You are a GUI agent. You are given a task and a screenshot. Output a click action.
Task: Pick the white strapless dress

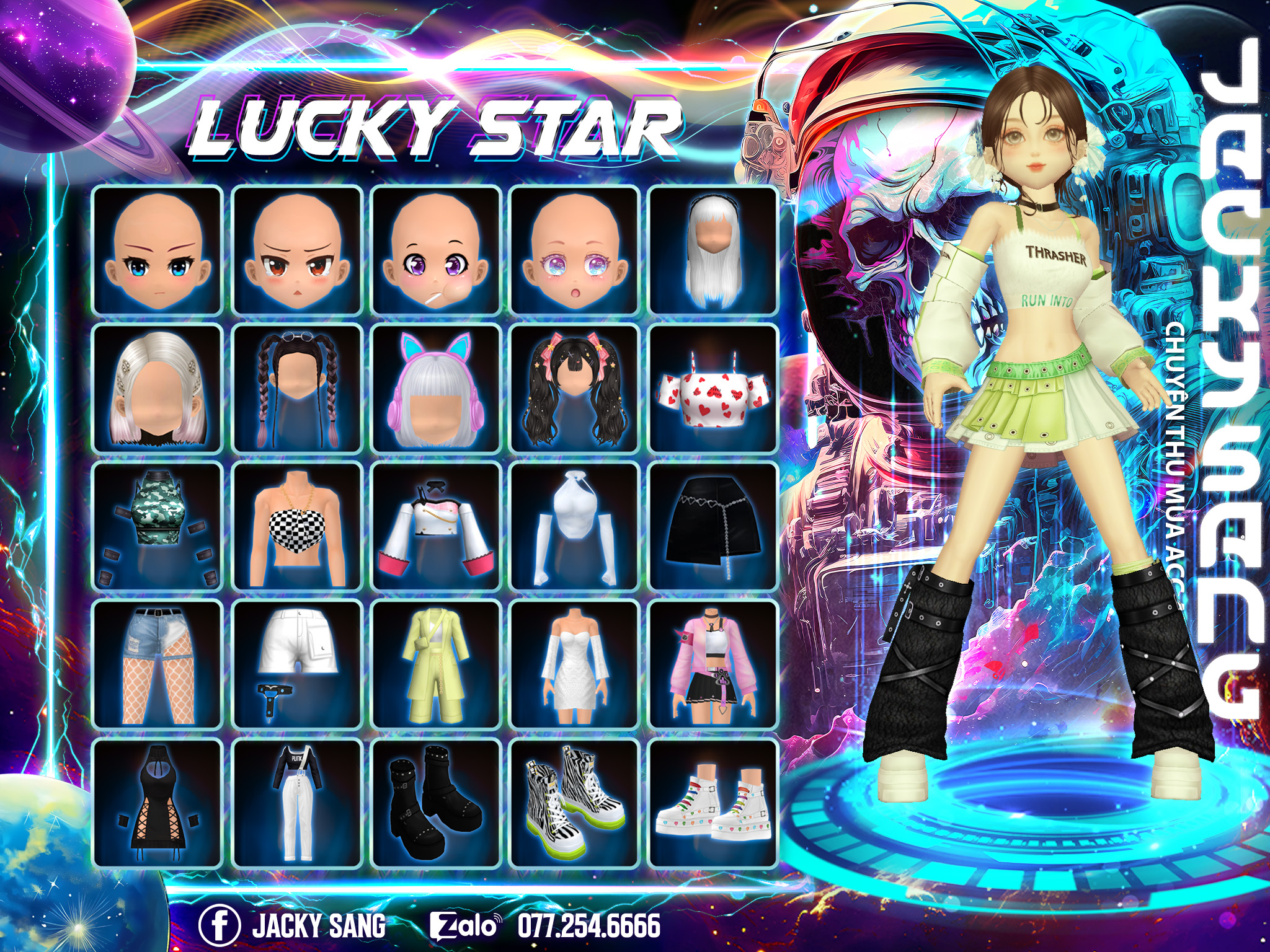click(574, 664)
